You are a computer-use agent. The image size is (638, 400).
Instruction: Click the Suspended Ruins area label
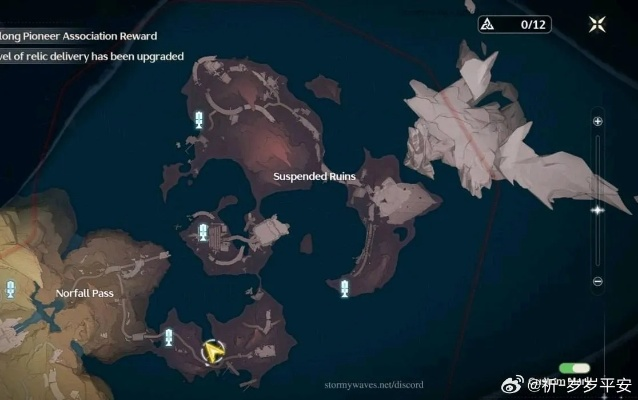point(315,176)
